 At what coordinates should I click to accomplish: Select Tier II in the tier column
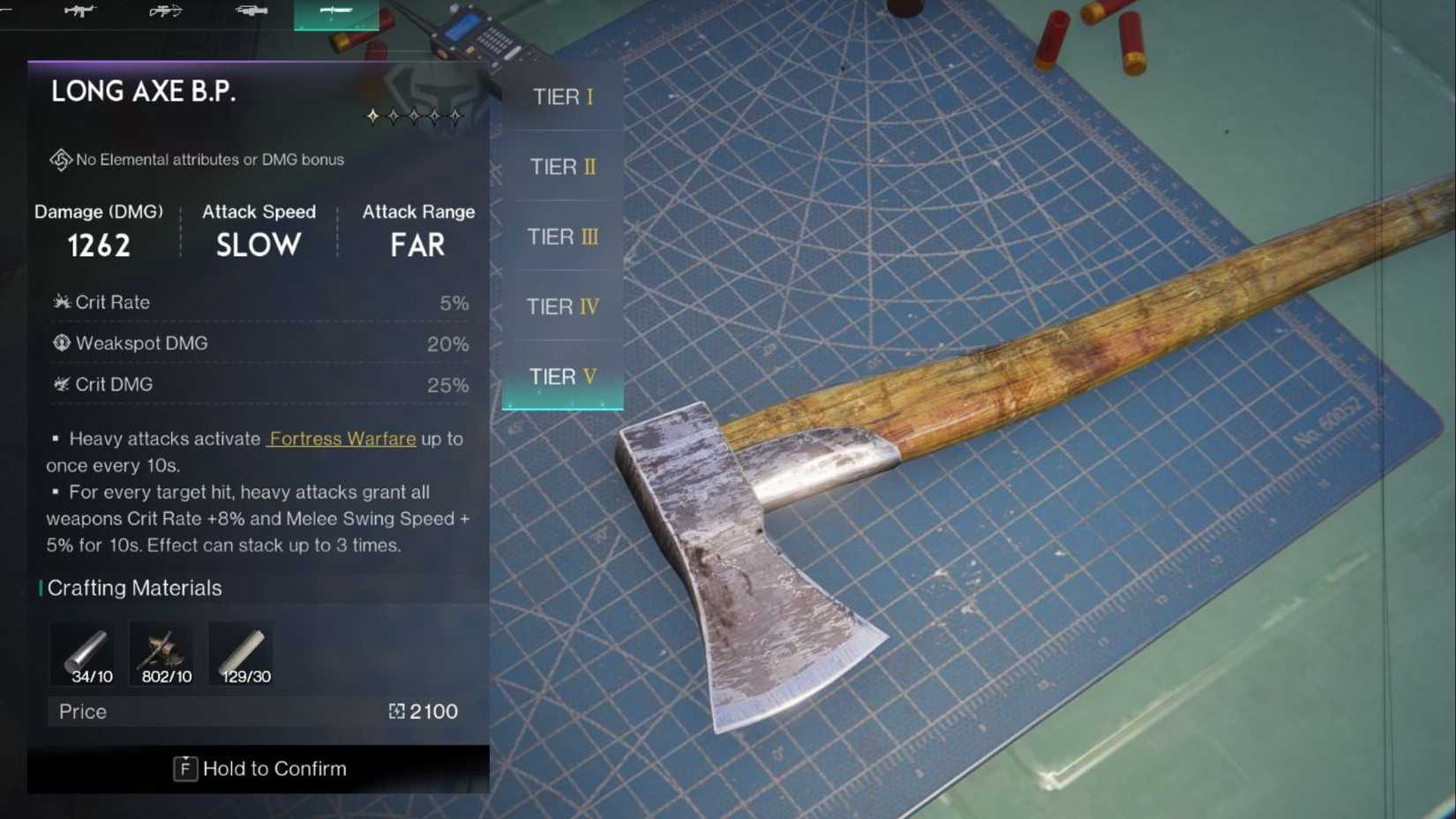562,166
